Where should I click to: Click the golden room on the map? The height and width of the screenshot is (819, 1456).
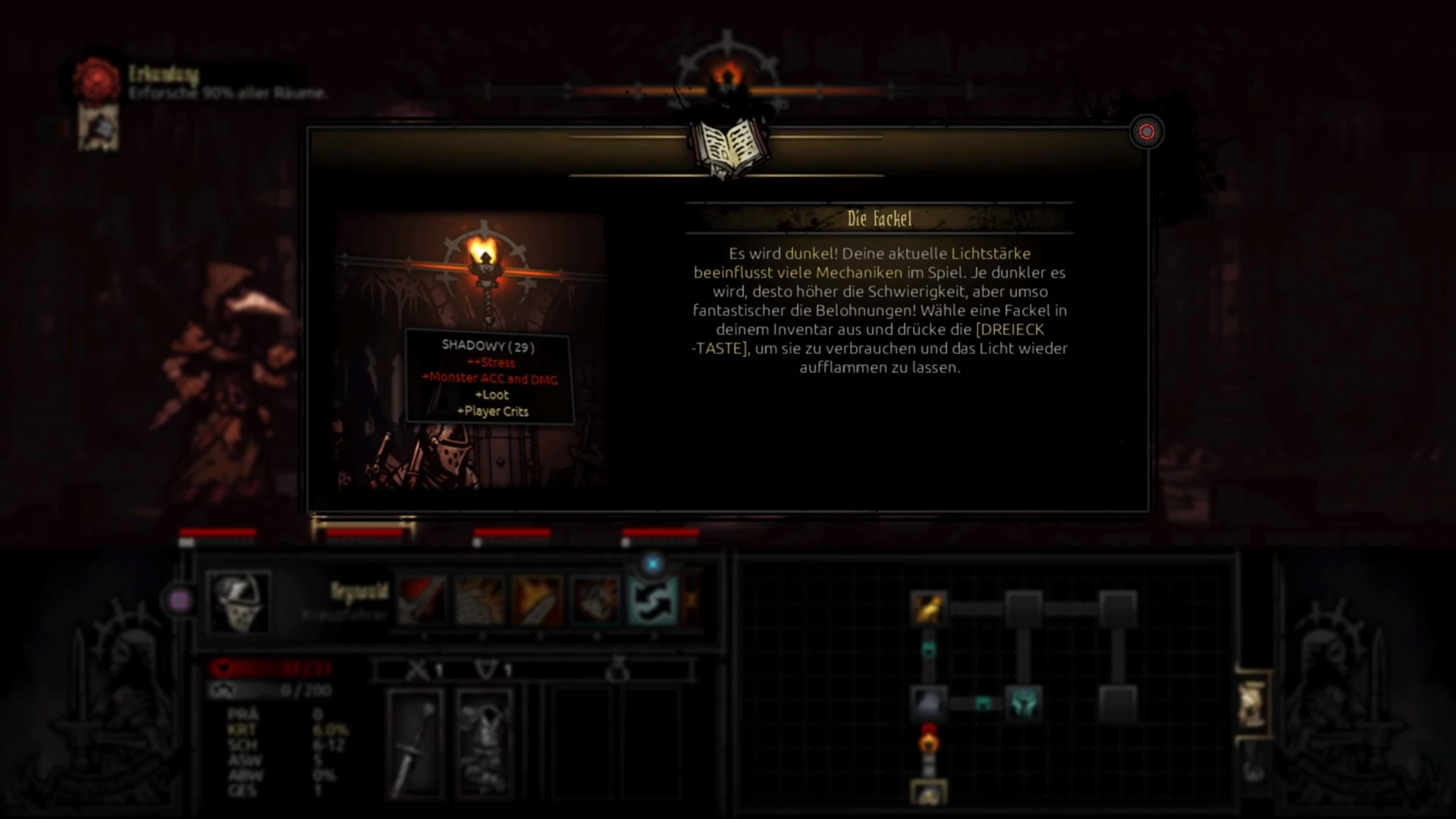(928, 607)
